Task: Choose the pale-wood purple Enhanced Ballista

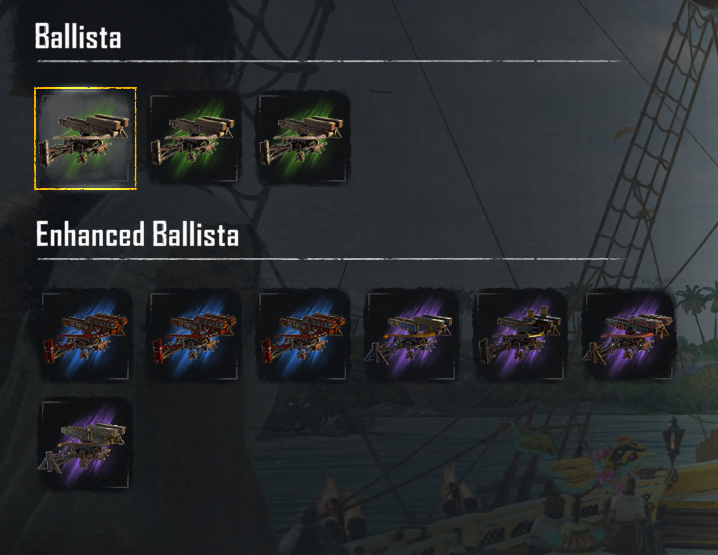Action: coord(85,444)
